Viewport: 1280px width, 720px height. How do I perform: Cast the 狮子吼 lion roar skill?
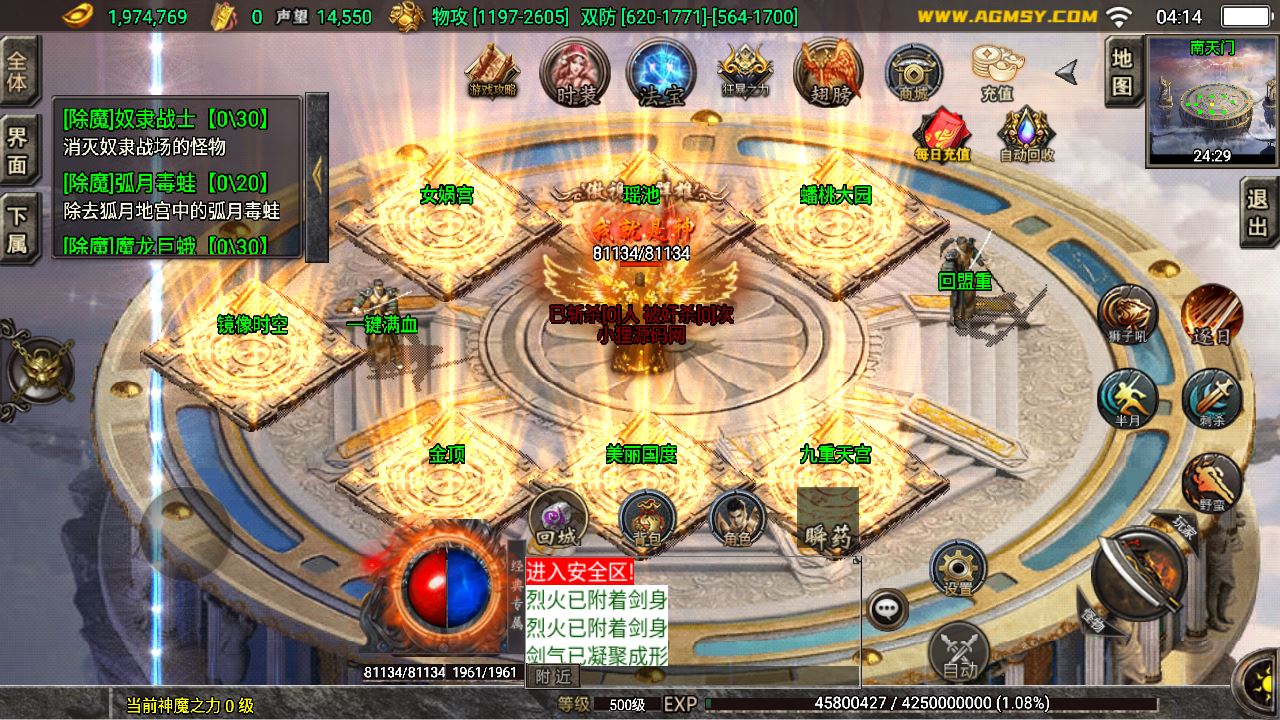pos(1127,316)
